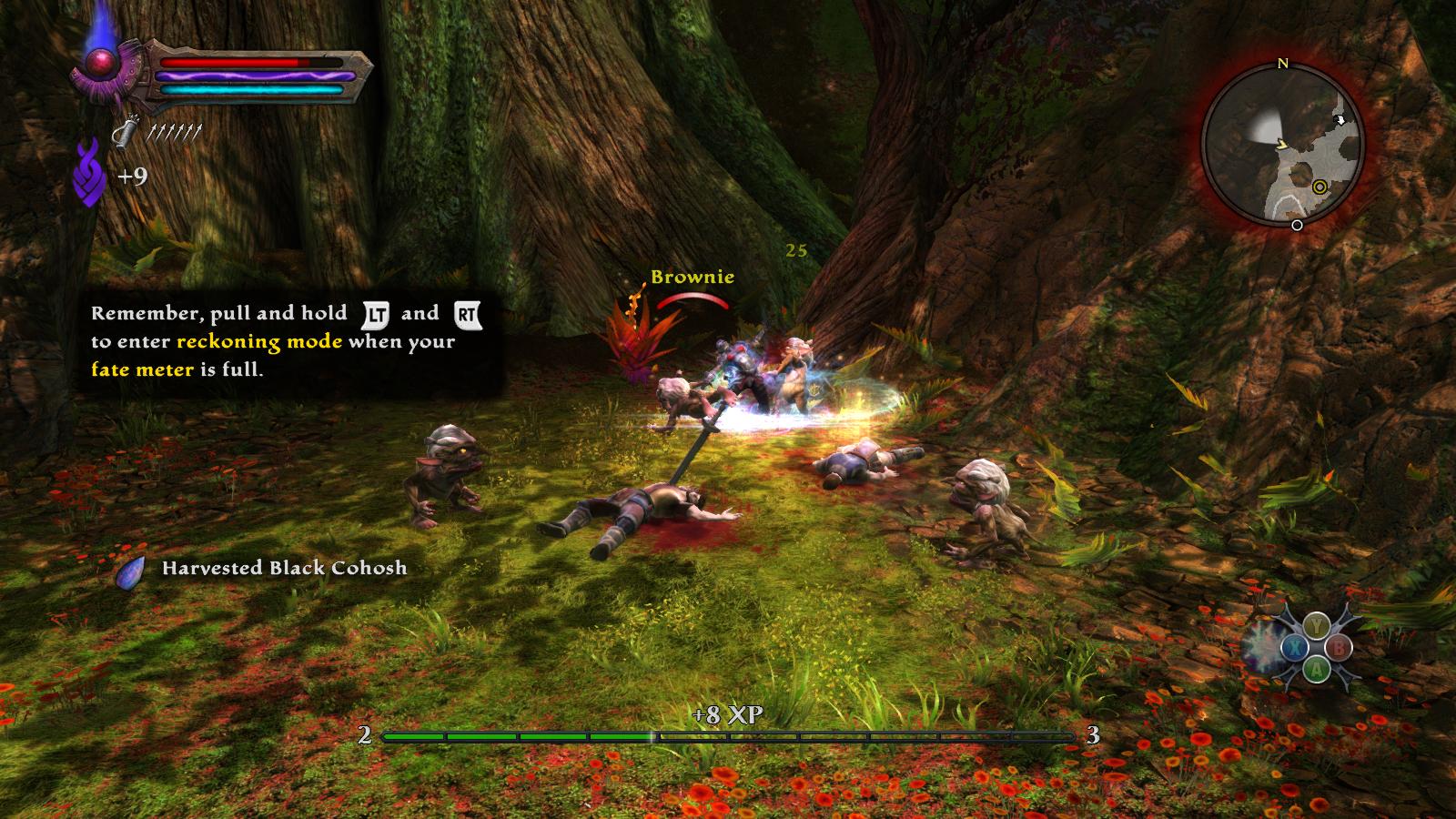1456x819 pixels.
Task: Open the circular minimap
Action: pyautogui.click(x=1282, y=146)
